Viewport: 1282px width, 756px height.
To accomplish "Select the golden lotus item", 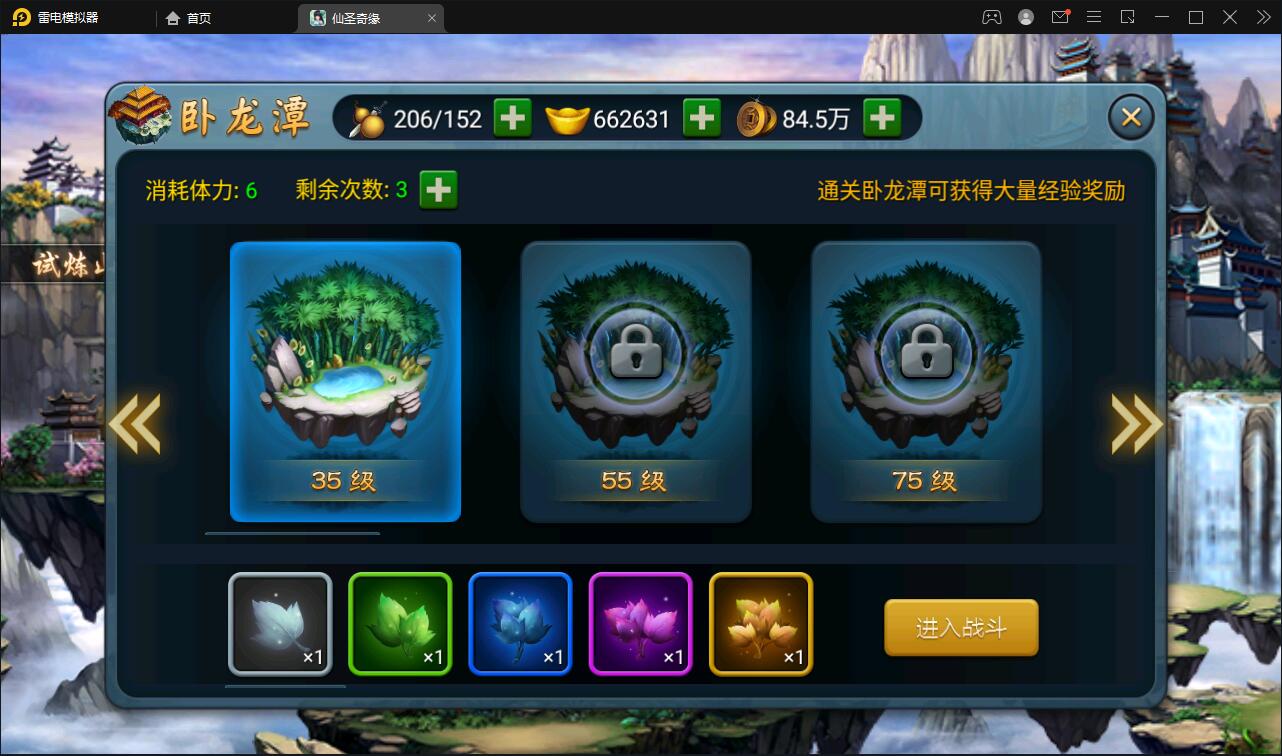I will [x=760, y=623].
